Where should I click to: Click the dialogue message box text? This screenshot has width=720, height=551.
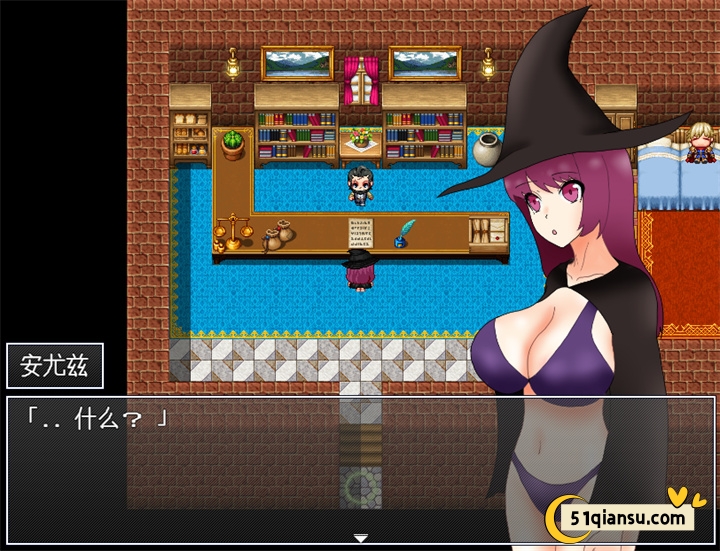click(x=97, y=419)
